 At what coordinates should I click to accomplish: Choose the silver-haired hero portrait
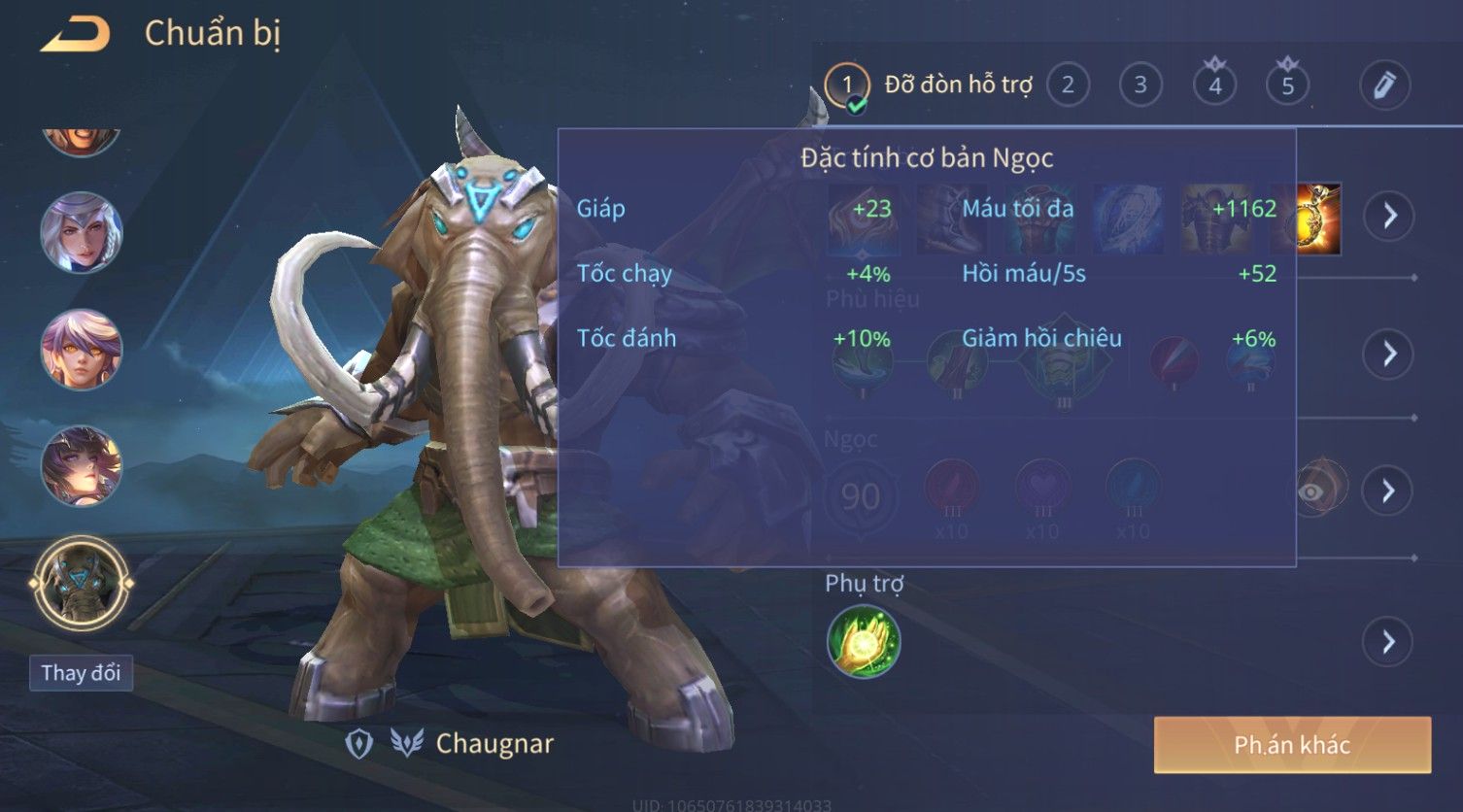tap(82, 233)
